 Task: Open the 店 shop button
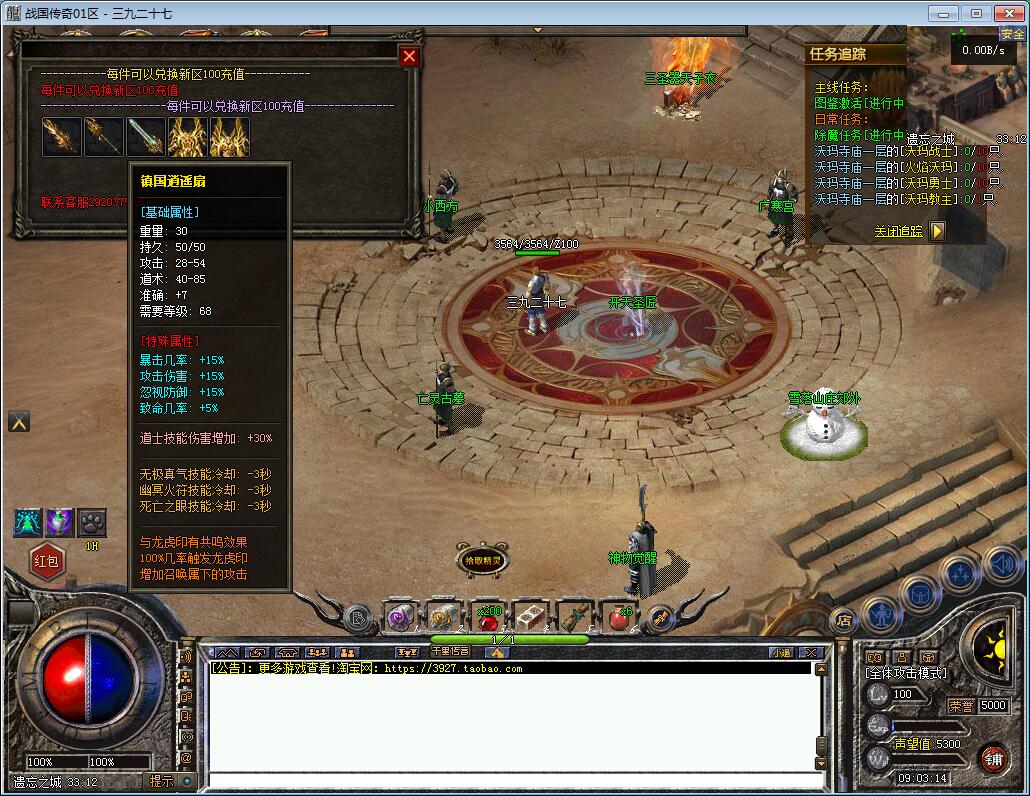[844, 617]
